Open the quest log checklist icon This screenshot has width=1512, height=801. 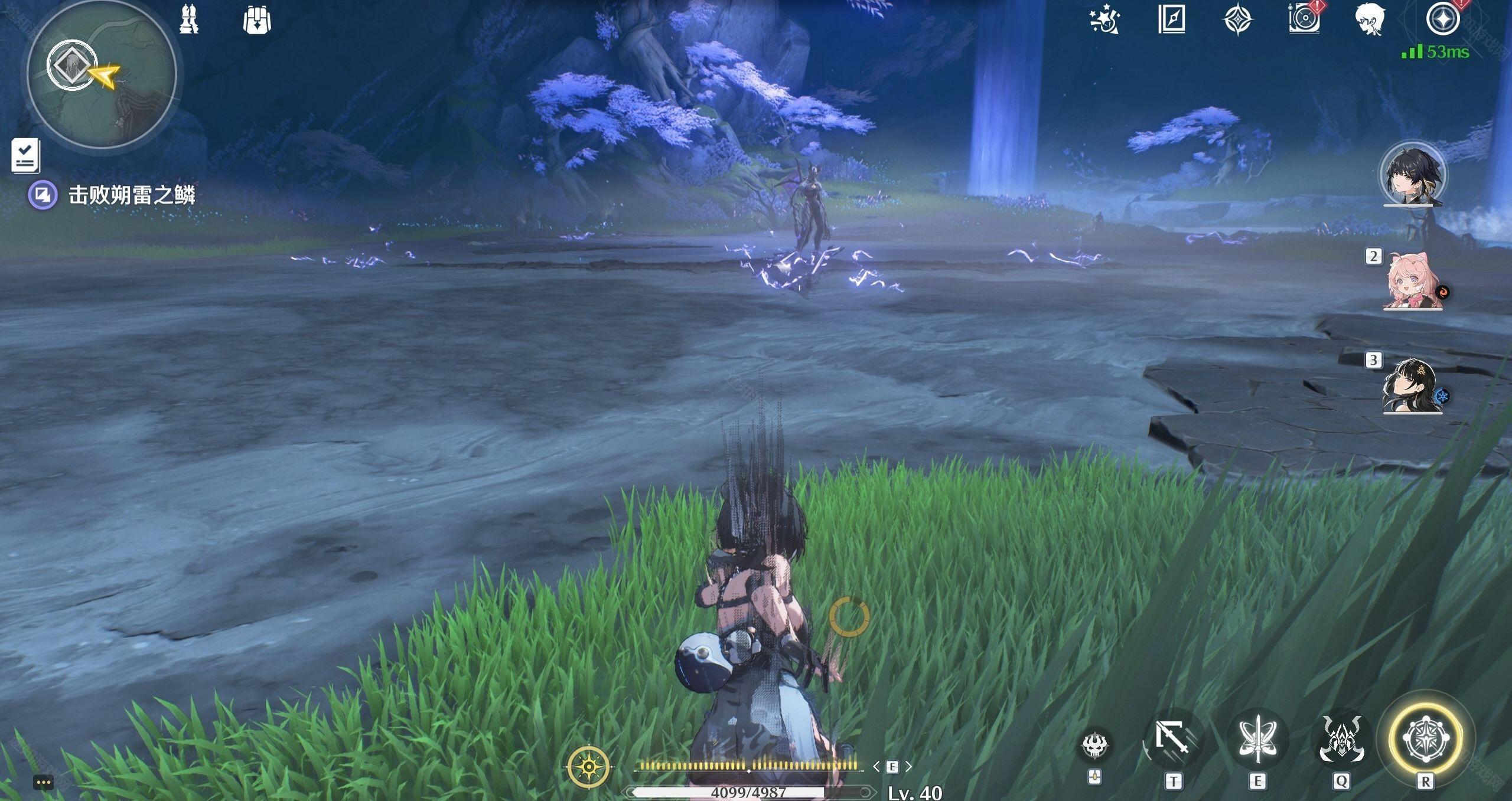pyautogui.click(x=25, y=156)
